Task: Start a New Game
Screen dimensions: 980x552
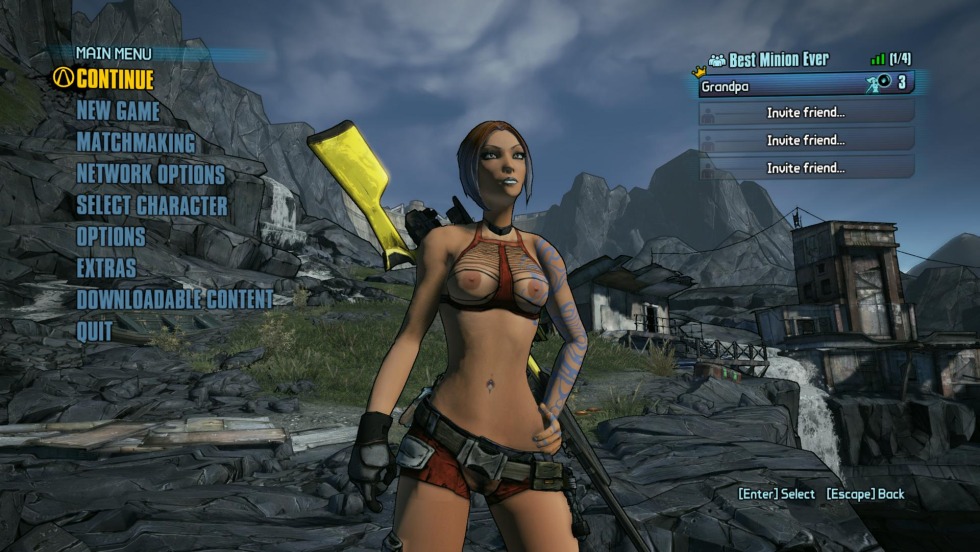Action: (x=118, y=111)
